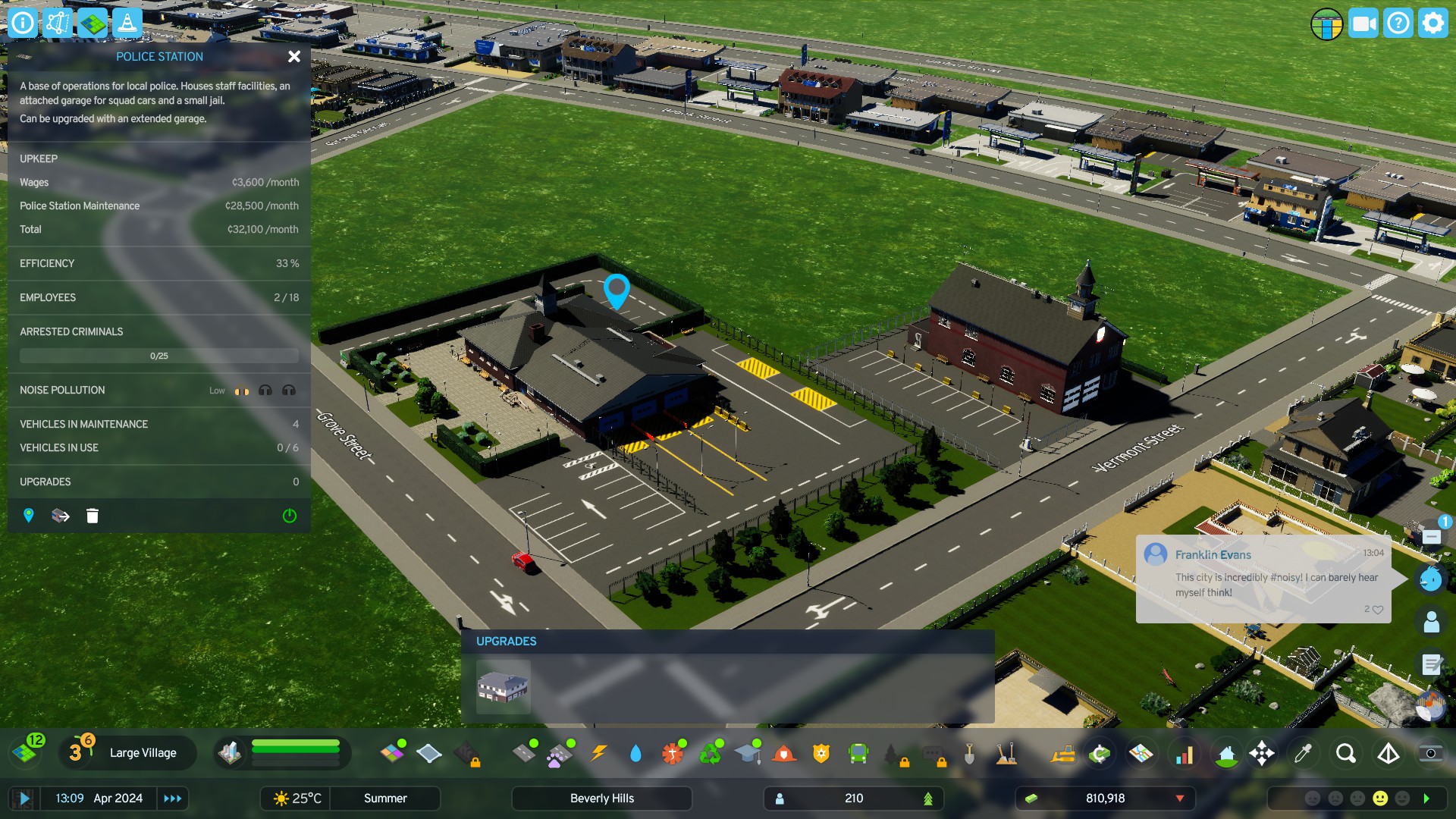Screen dimensions: 1456x819
Task: Open the Electricity infrastructure menu
Action: point(600,753)
